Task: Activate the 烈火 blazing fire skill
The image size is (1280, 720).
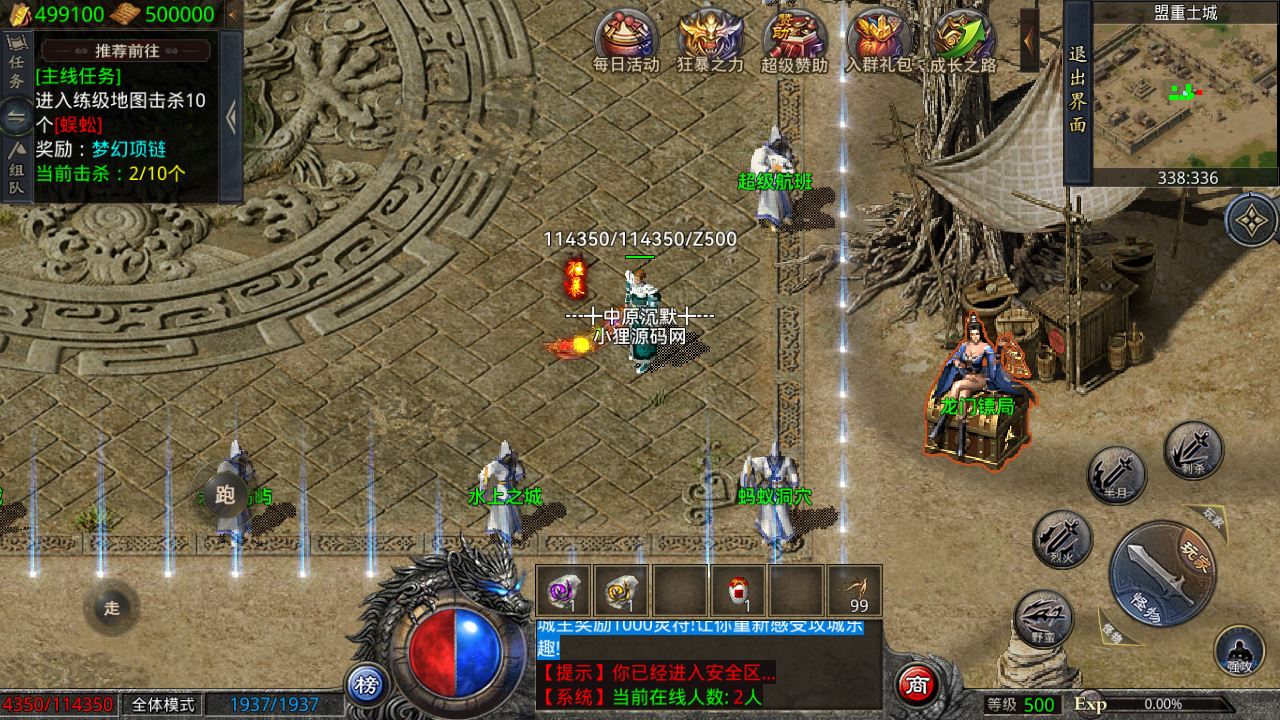Action: [1062, 539]
